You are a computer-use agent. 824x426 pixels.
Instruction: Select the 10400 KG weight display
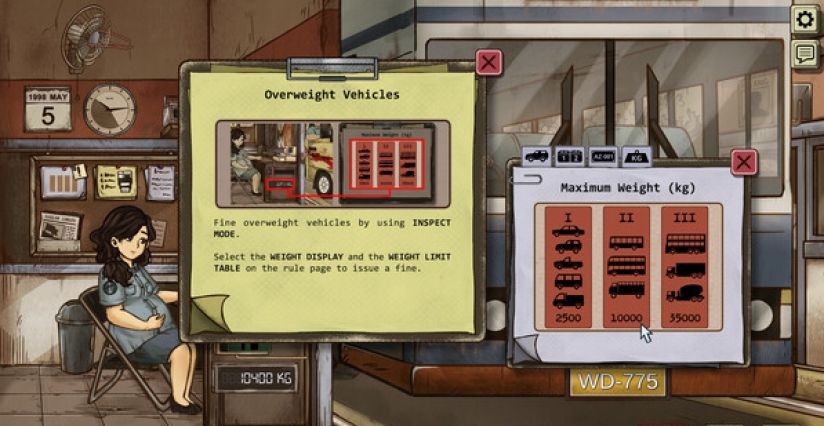[x=256, y=378]
